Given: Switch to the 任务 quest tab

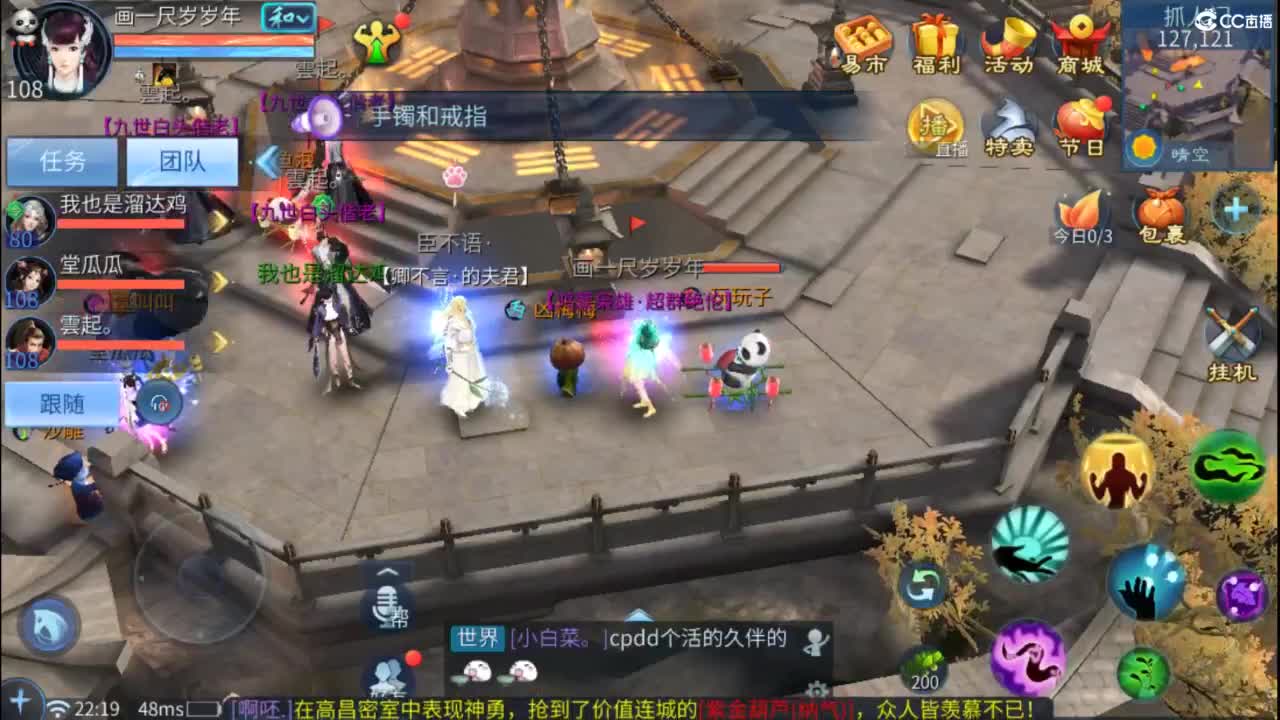Looking at the screenshot, I should point(63,162).
